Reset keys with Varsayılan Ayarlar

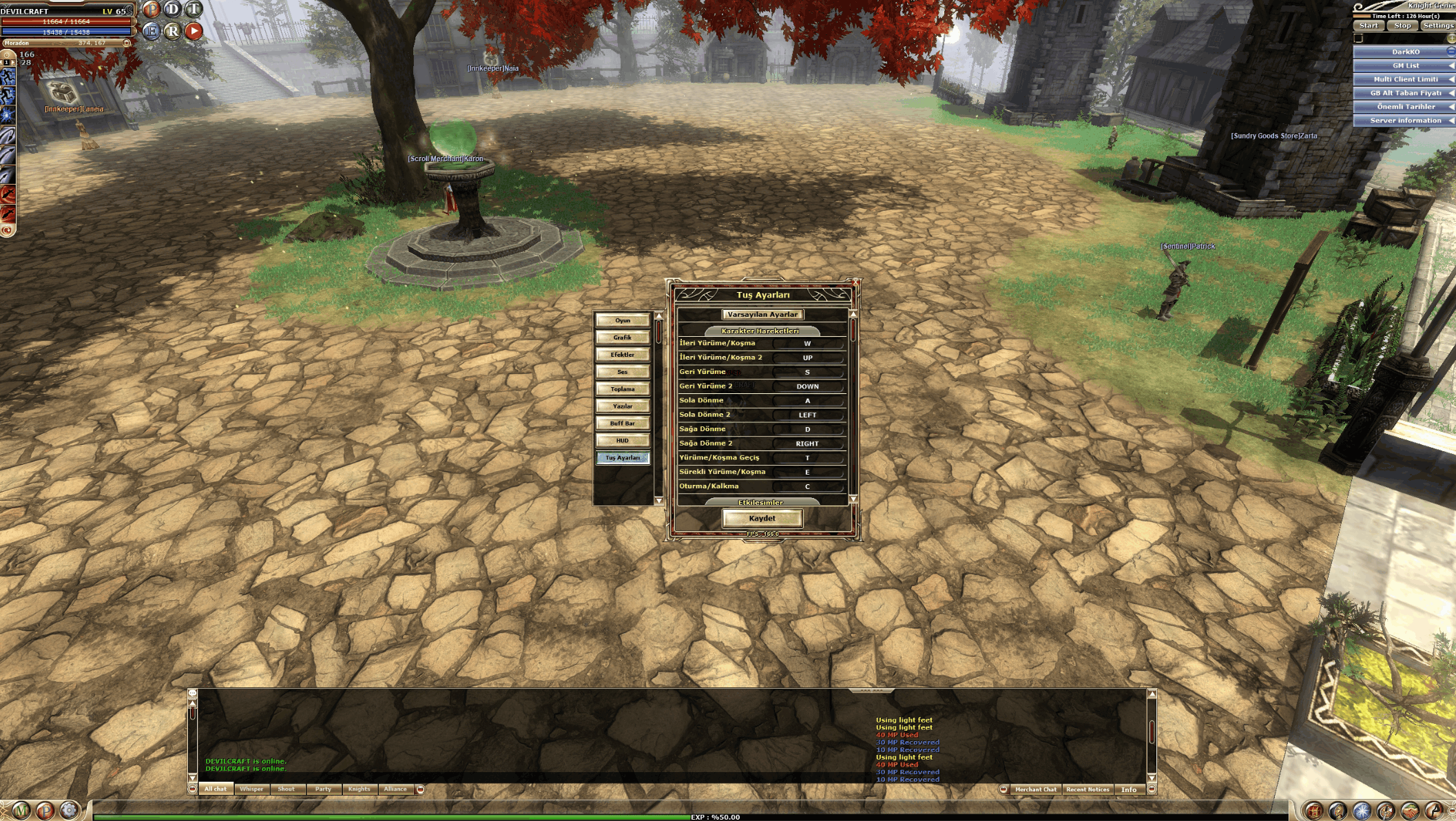coord(762,315)
